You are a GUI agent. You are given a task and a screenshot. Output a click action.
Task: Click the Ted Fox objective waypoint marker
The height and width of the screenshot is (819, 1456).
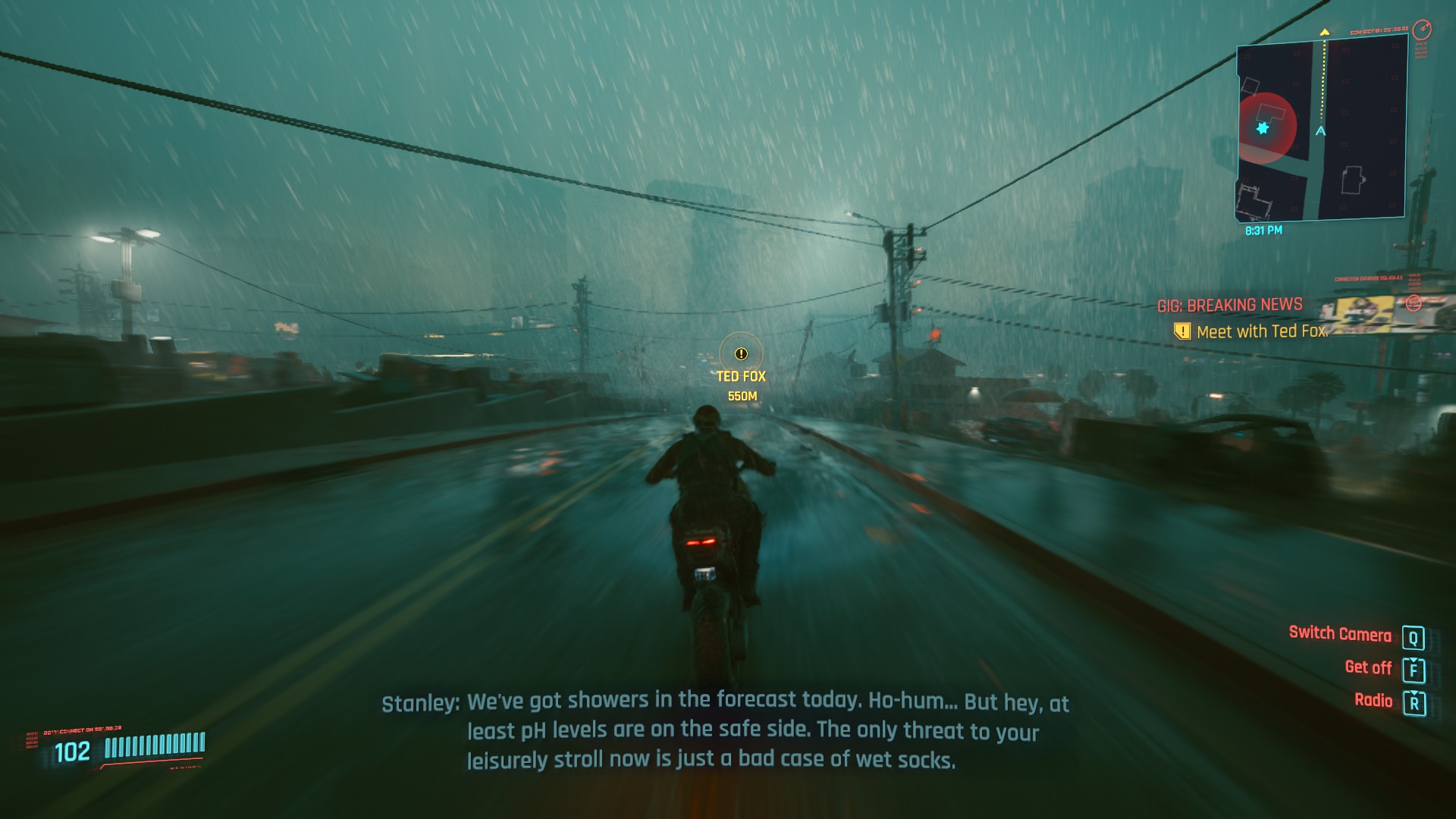pos(741,354)
